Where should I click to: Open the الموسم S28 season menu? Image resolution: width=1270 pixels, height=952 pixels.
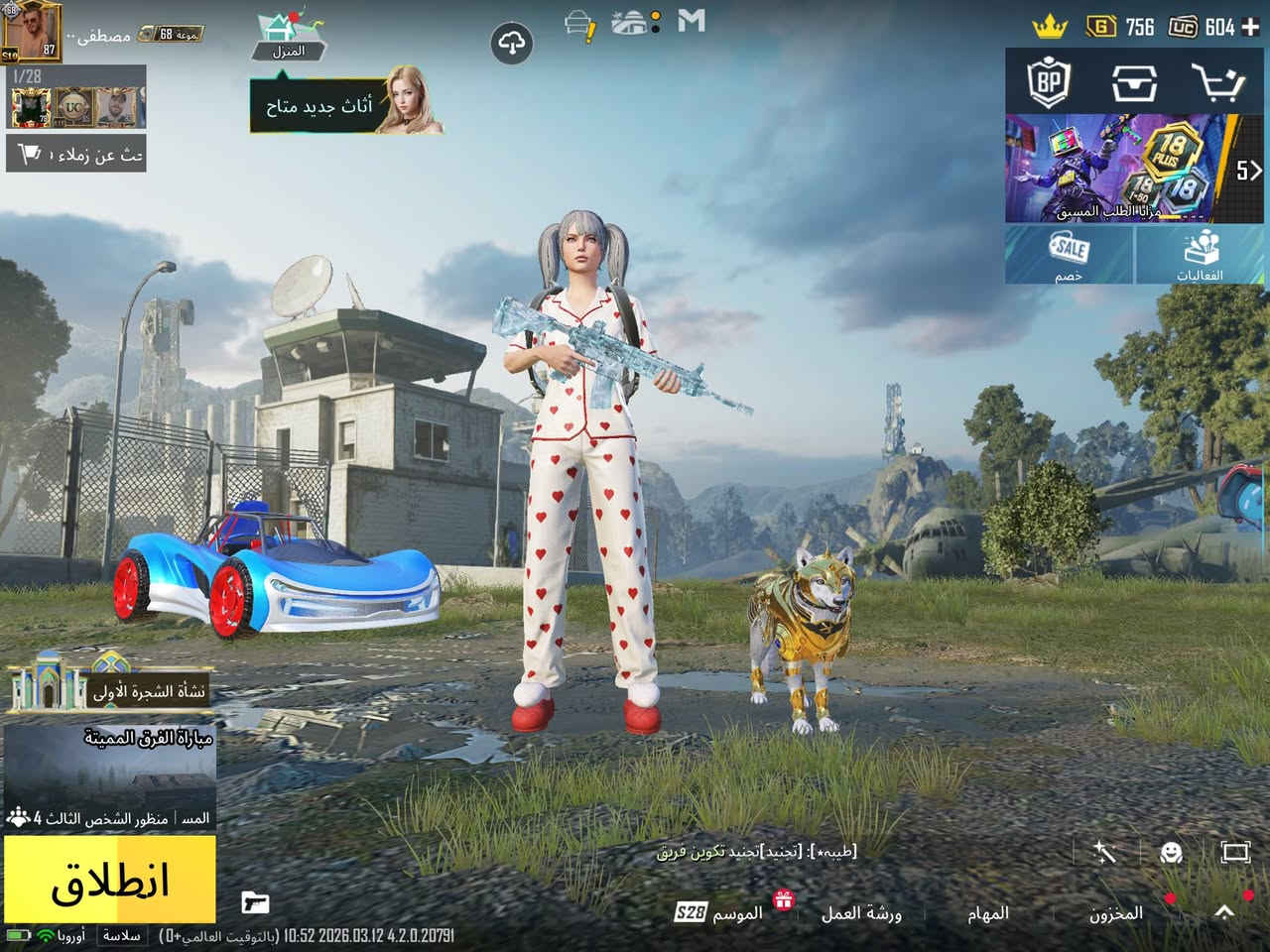718,913
